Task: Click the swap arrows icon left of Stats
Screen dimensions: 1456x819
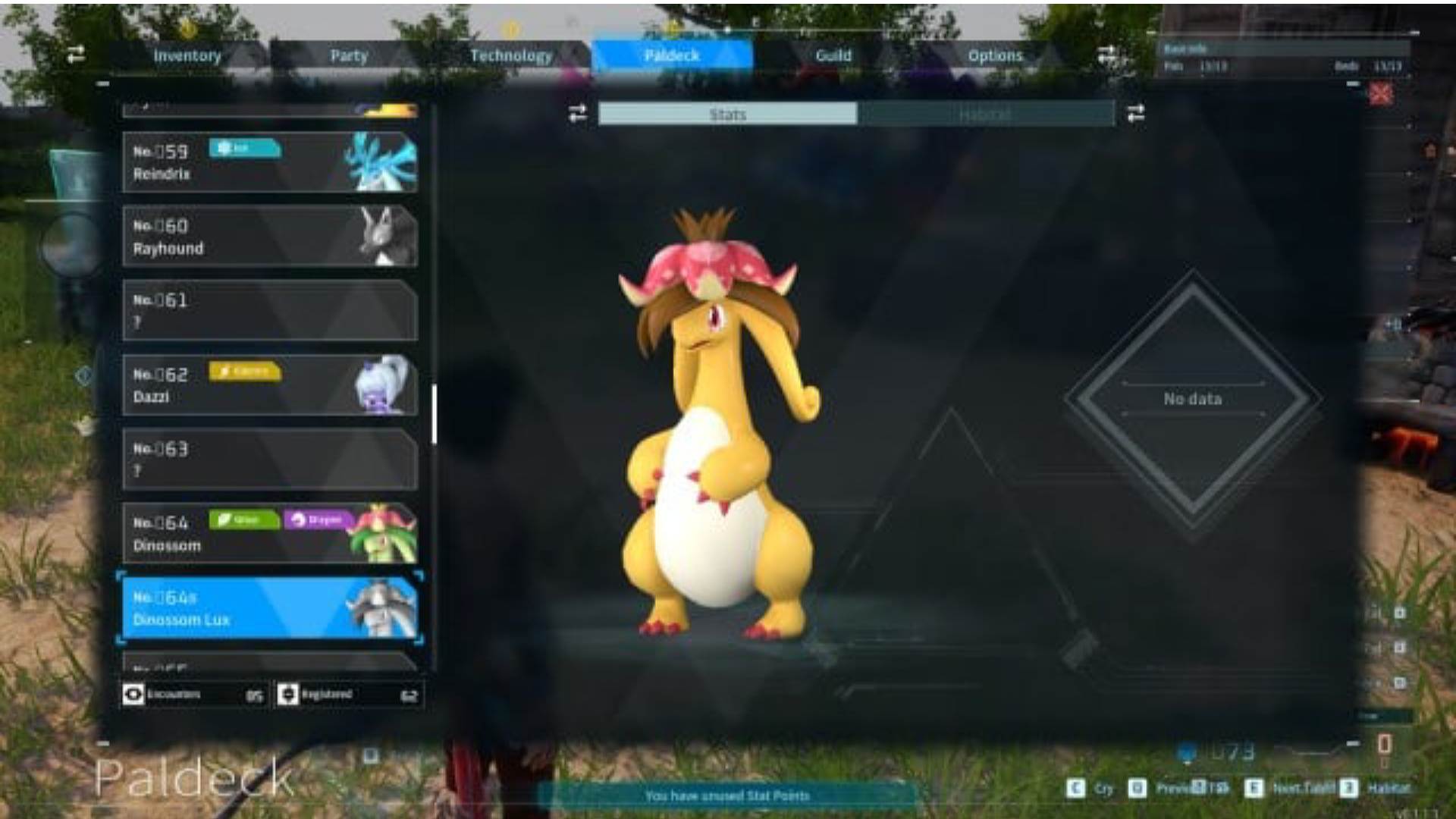Action: [x=576, y=114]
